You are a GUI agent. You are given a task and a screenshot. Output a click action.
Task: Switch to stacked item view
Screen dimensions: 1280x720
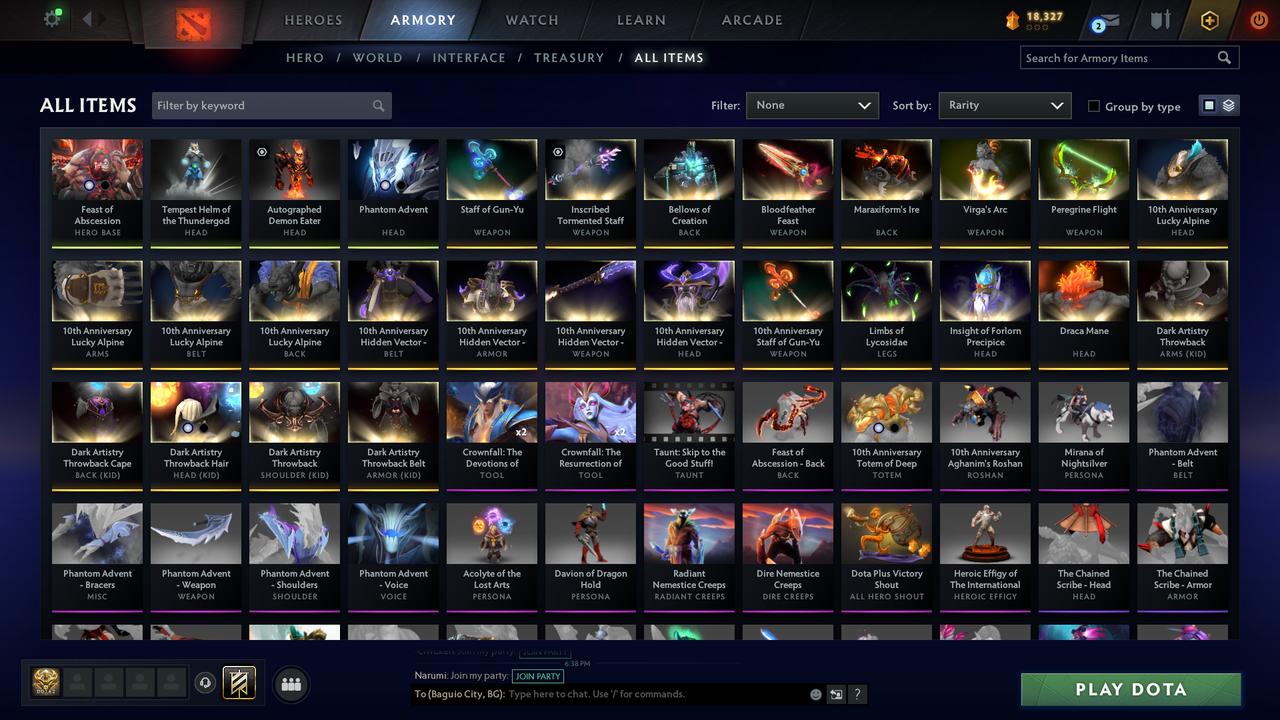pyautogui.click(x=1228, y=105)
